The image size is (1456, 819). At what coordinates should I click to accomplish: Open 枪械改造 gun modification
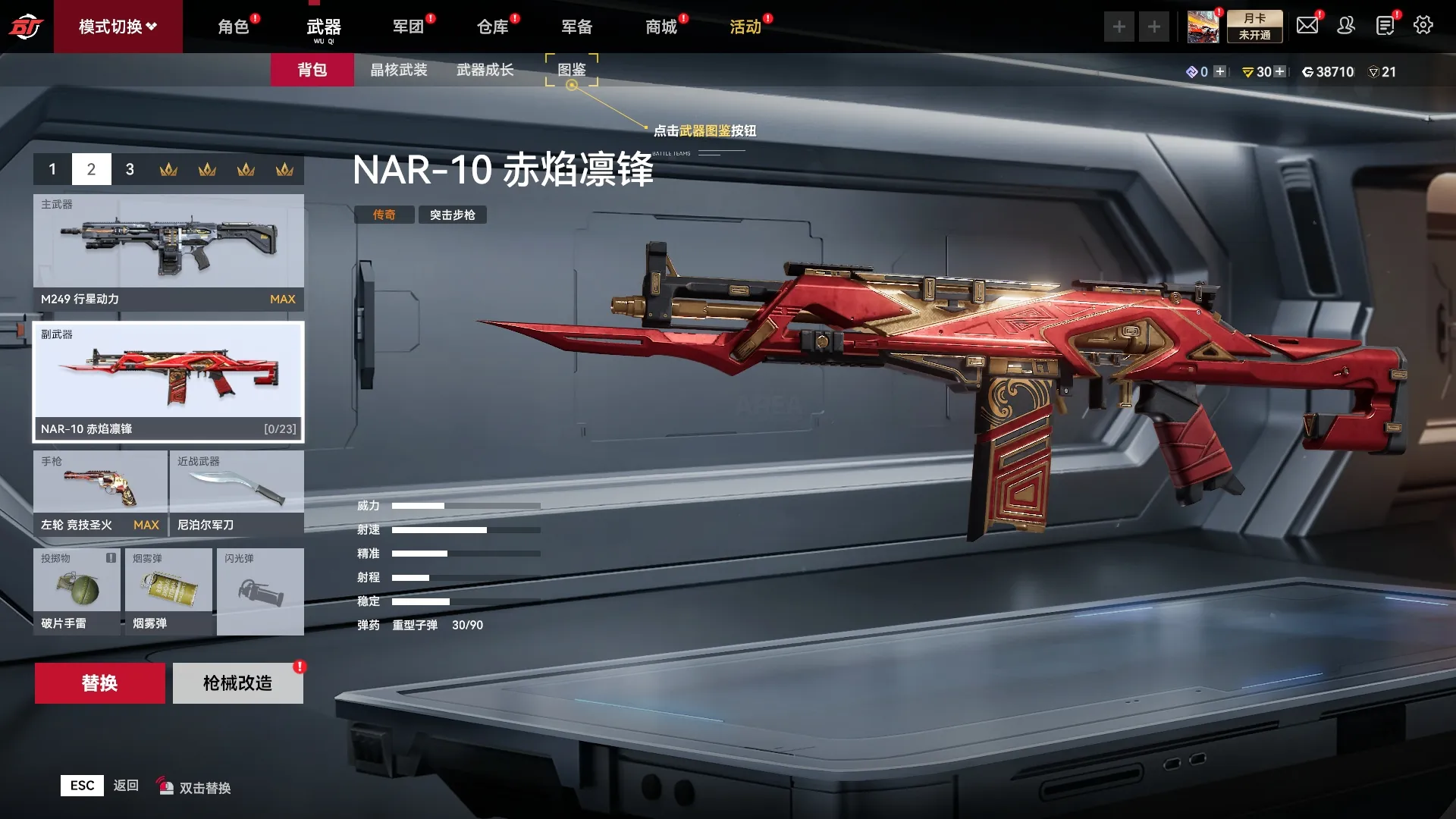(x=237, y=683)
